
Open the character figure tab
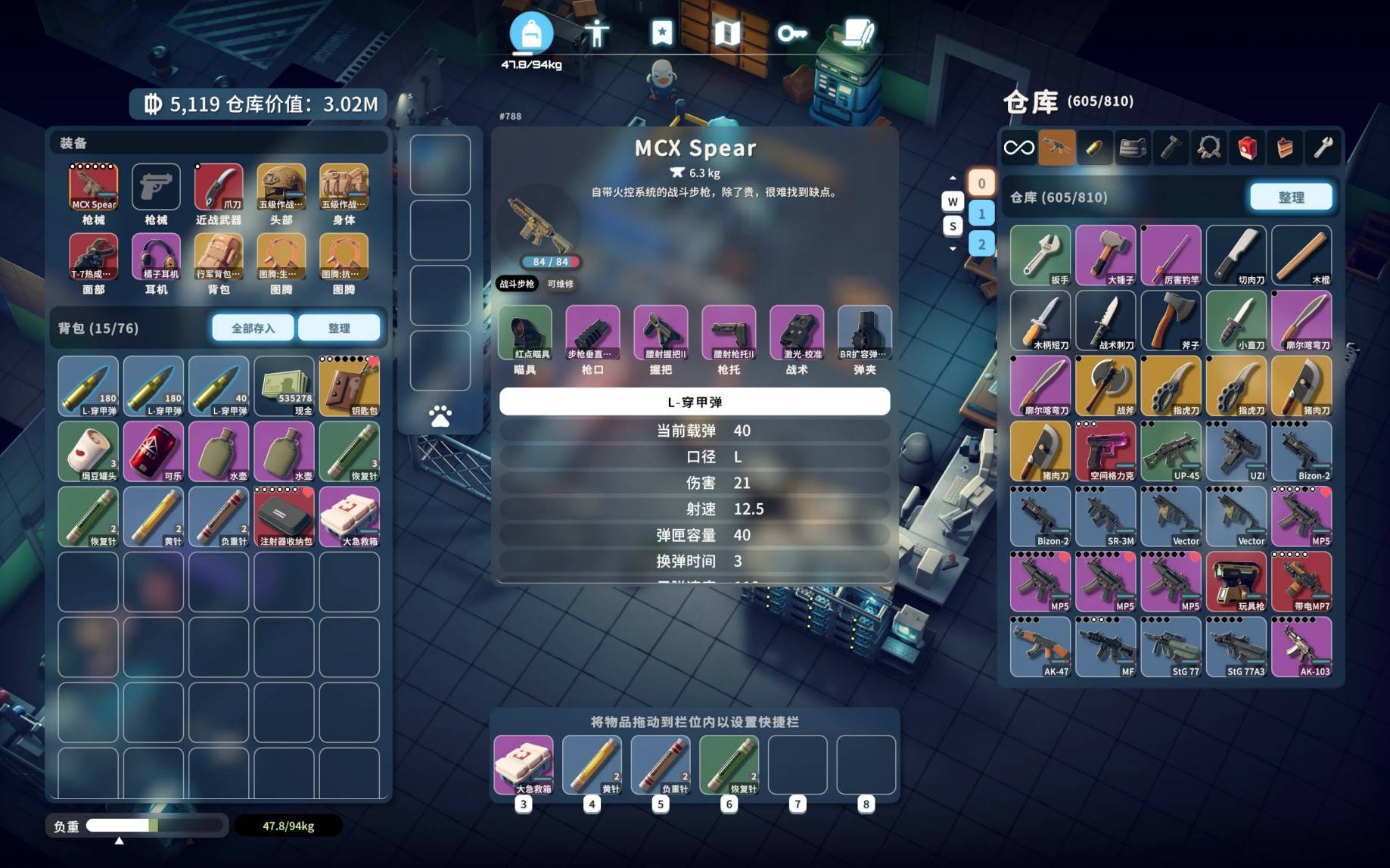point(597,33)
